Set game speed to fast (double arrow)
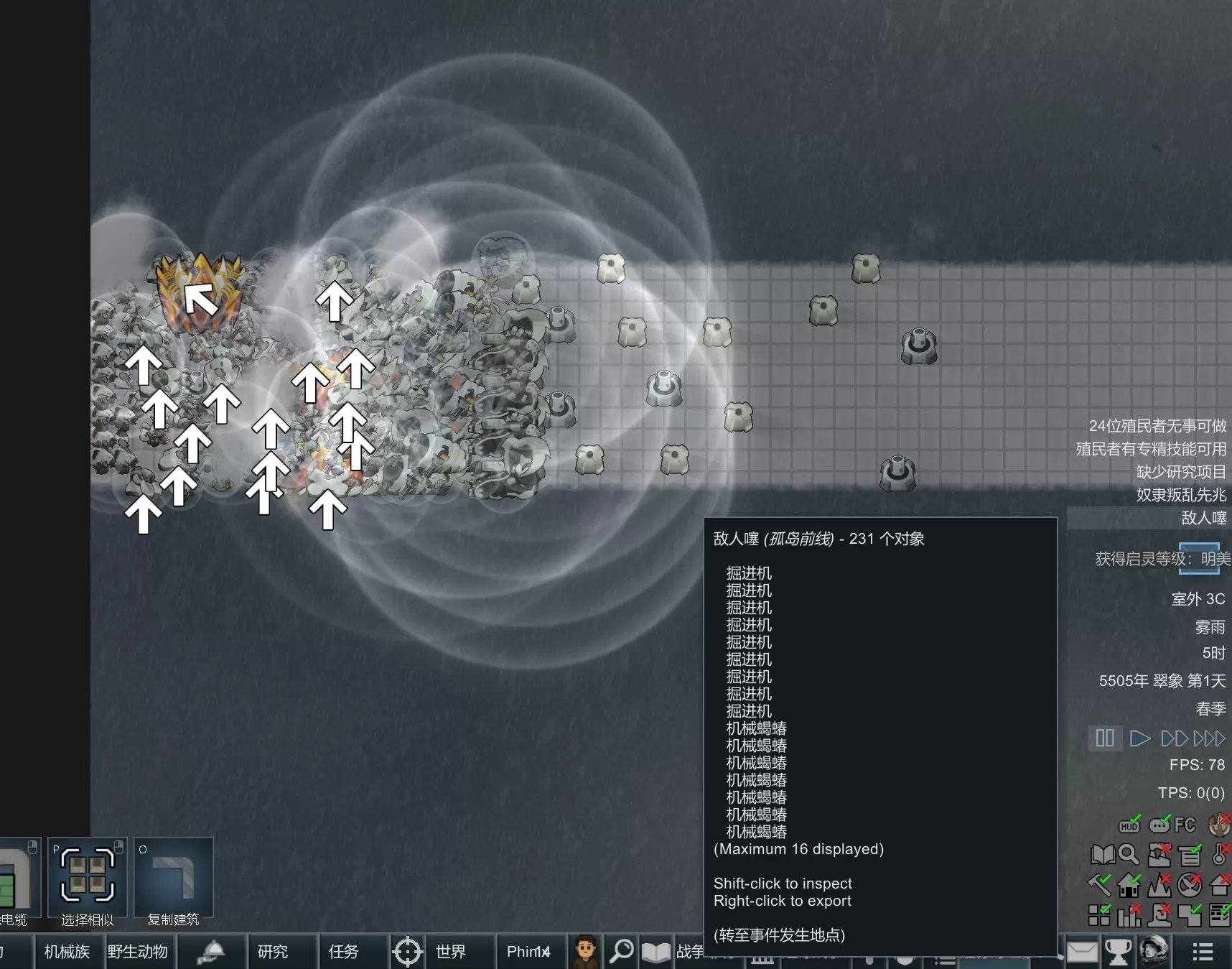This screenshot has width=1232, height=969. 1174,738
